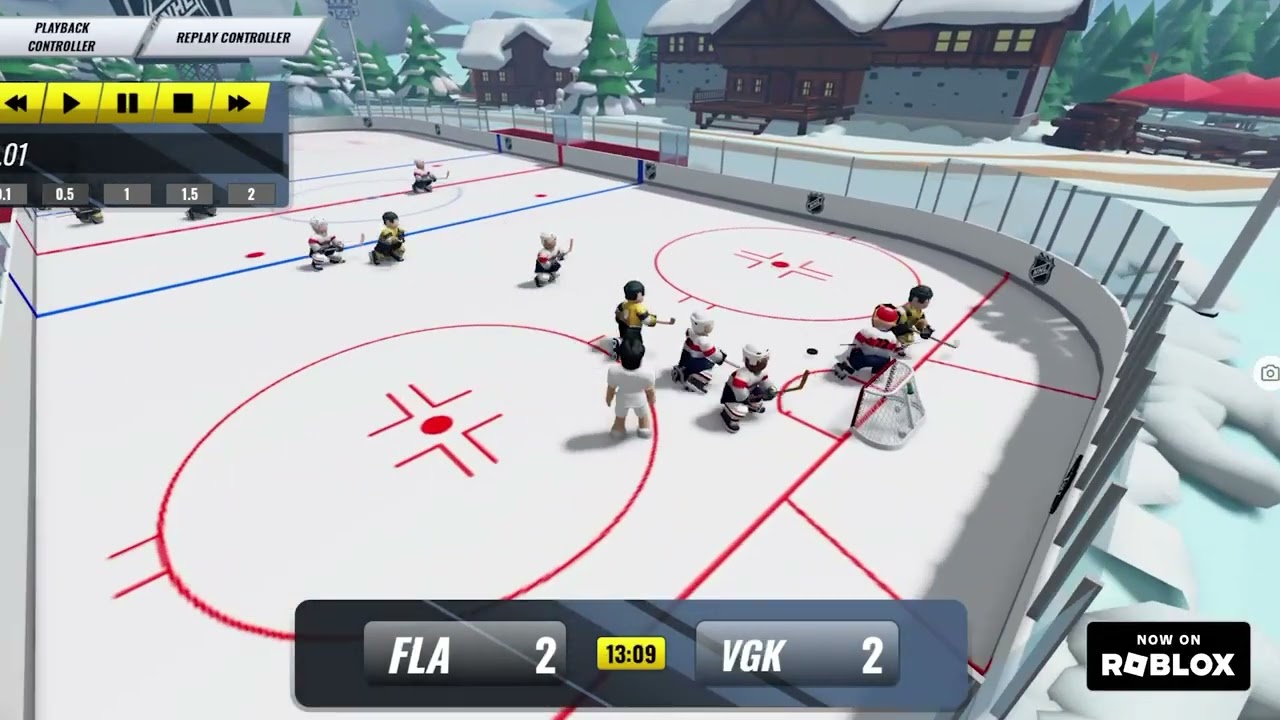Switch playback speed to 2
This screenshot has width=1280, height=720.
pyautogui.click(x=250, y=194)
